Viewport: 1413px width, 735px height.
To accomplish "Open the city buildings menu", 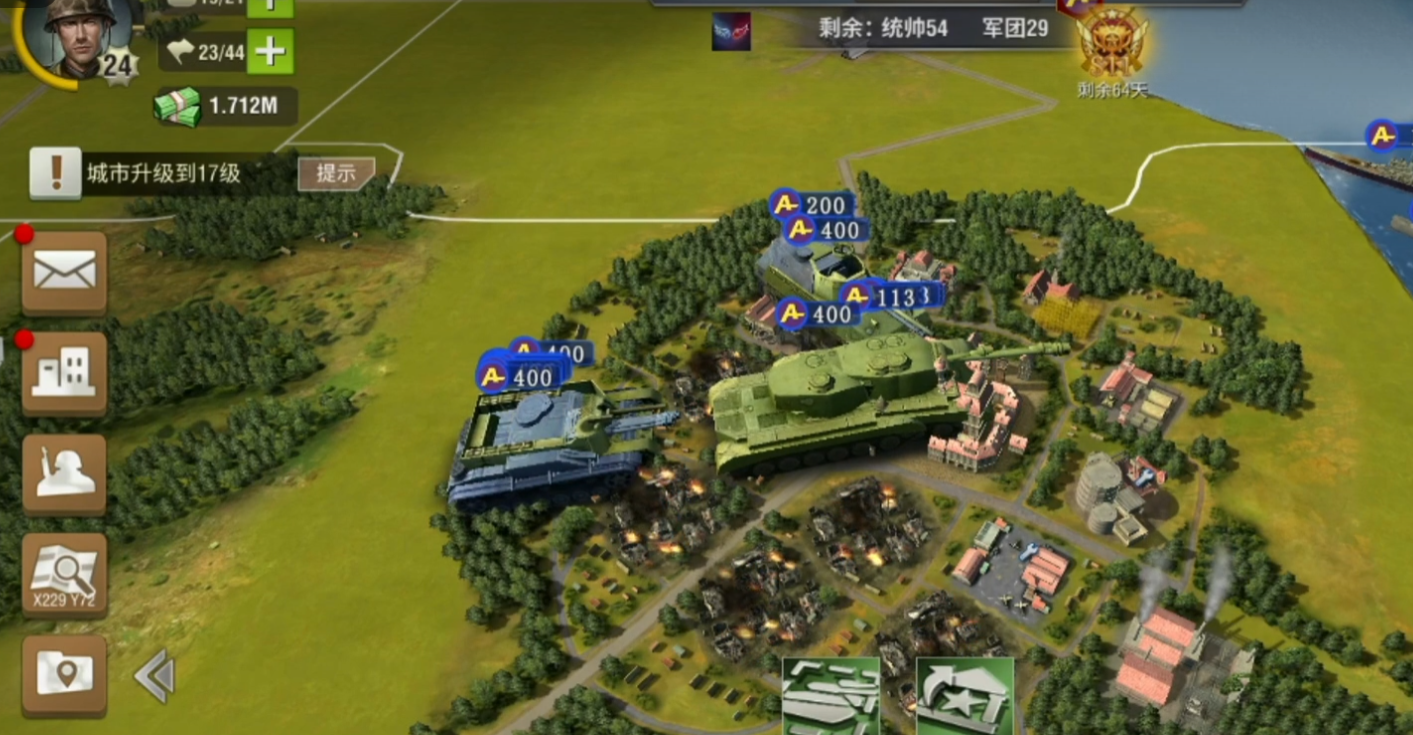I will [x=65, y=372].
